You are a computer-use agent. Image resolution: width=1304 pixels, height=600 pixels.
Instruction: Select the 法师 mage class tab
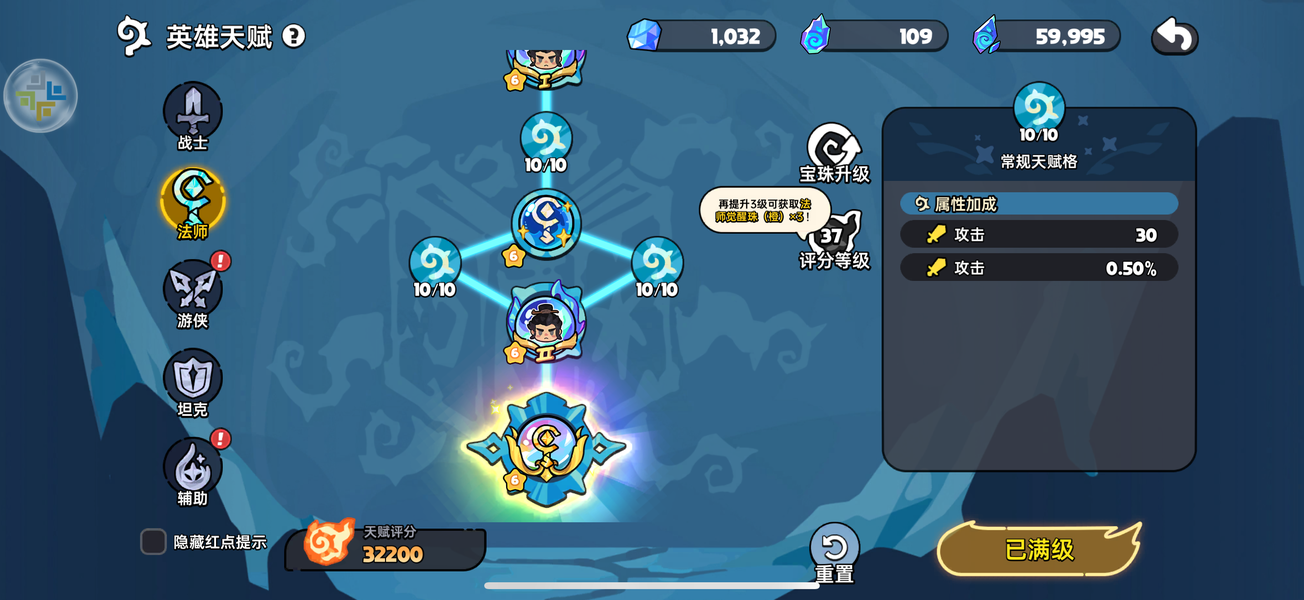point(192,200)
